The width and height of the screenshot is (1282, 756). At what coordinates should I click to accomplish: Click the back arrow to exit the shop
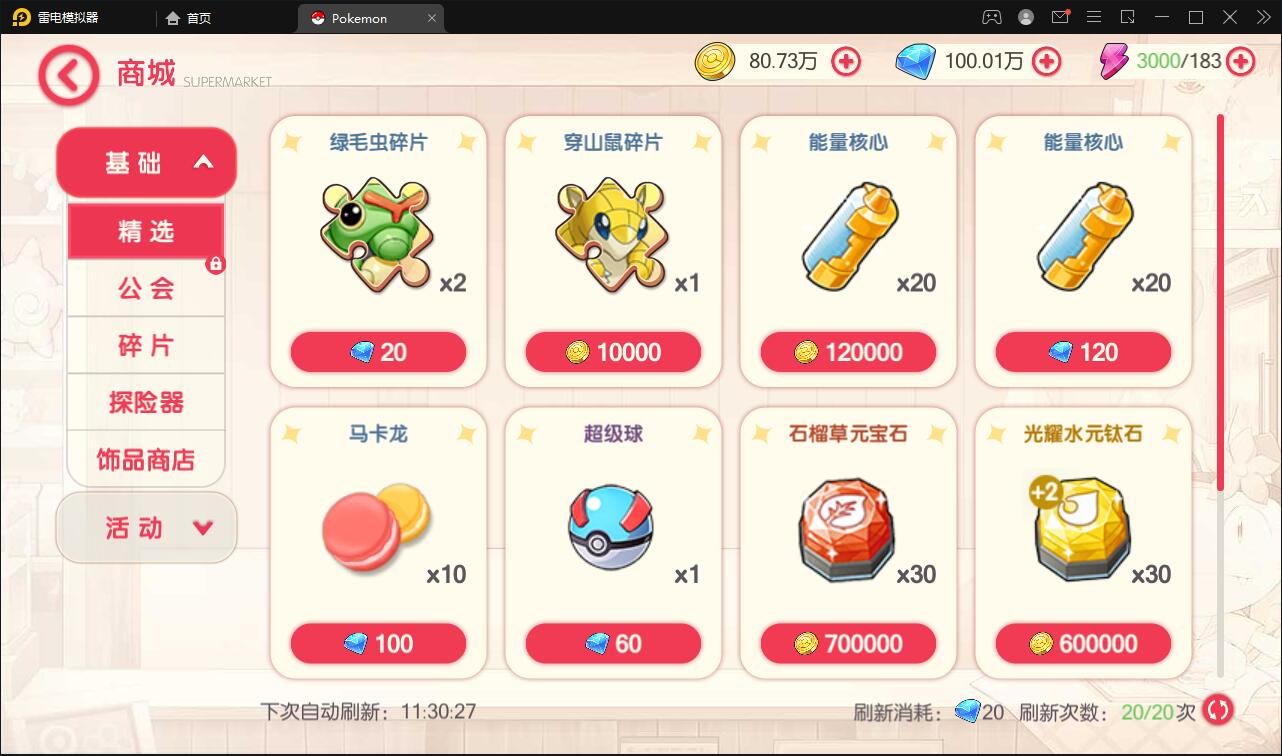pyautogui.click(x=67, y=74)
